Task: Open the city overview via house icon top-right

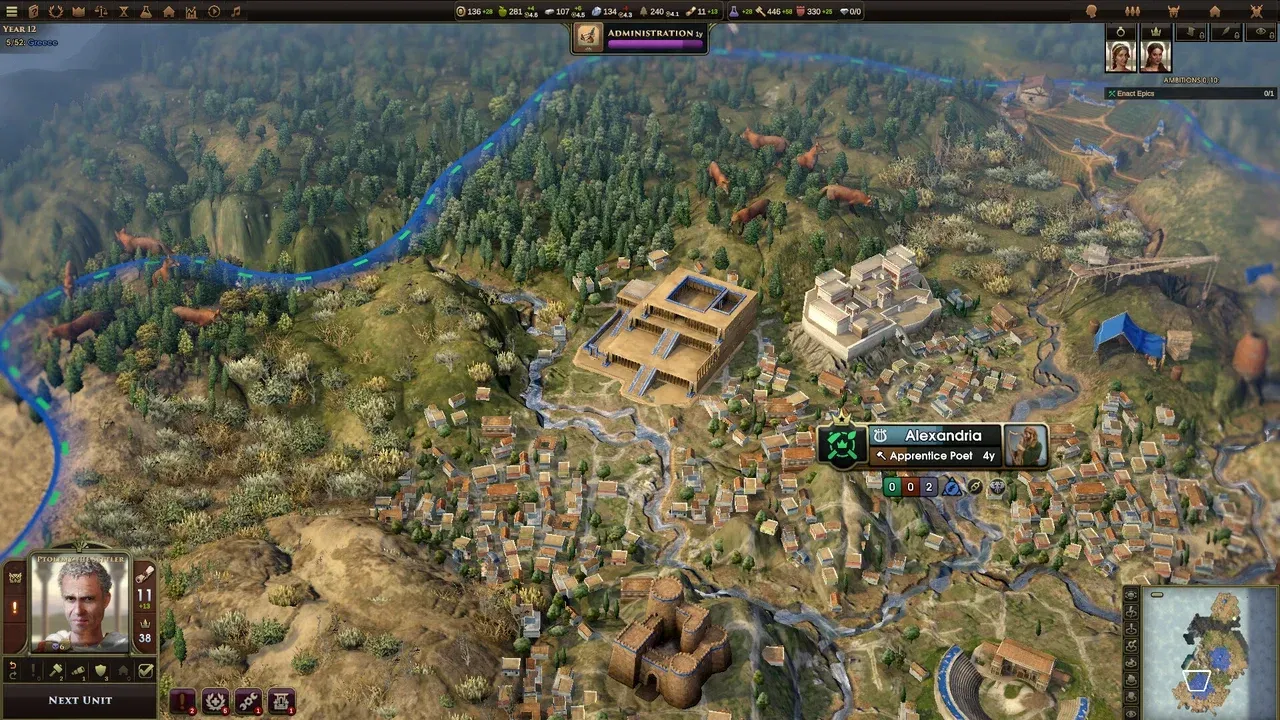Action: [1216, 11]
